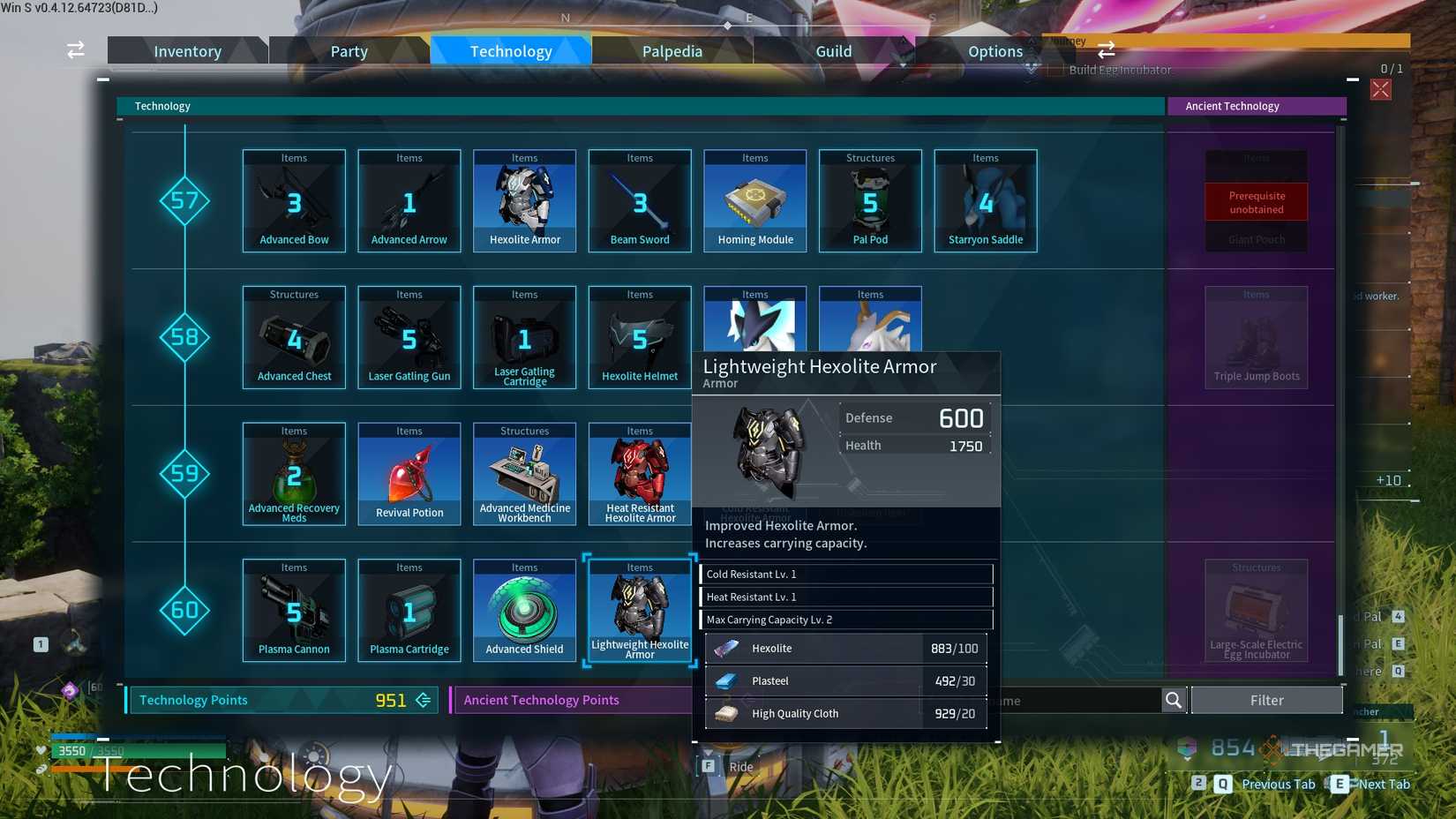Select the Laser Gatling Gun technology

pyautogui.click(x=409, y=337)
